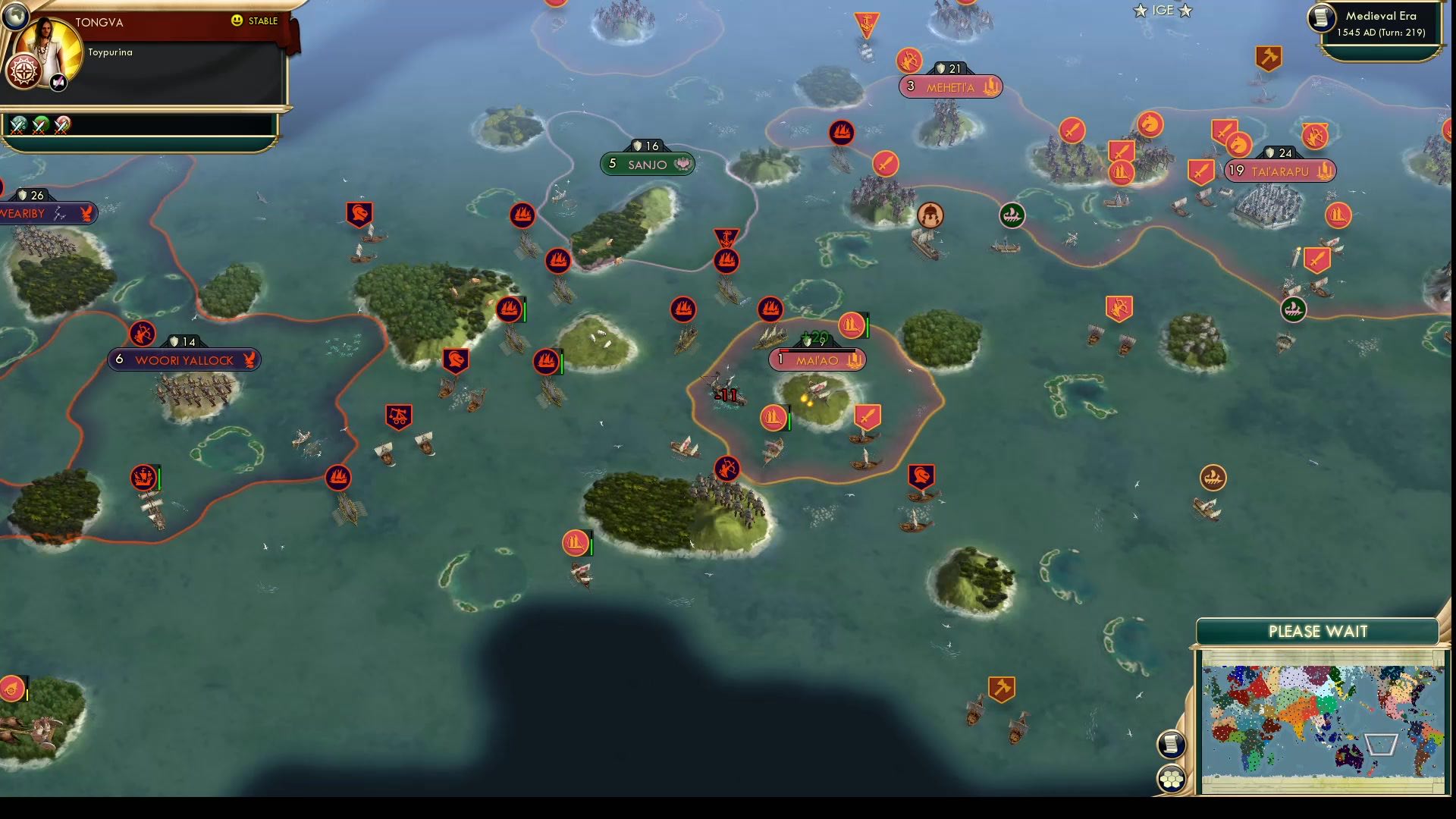Expand the Mai'ao city banner
1456x819 pixels.
pyautogui.click(x=817, y=360)
